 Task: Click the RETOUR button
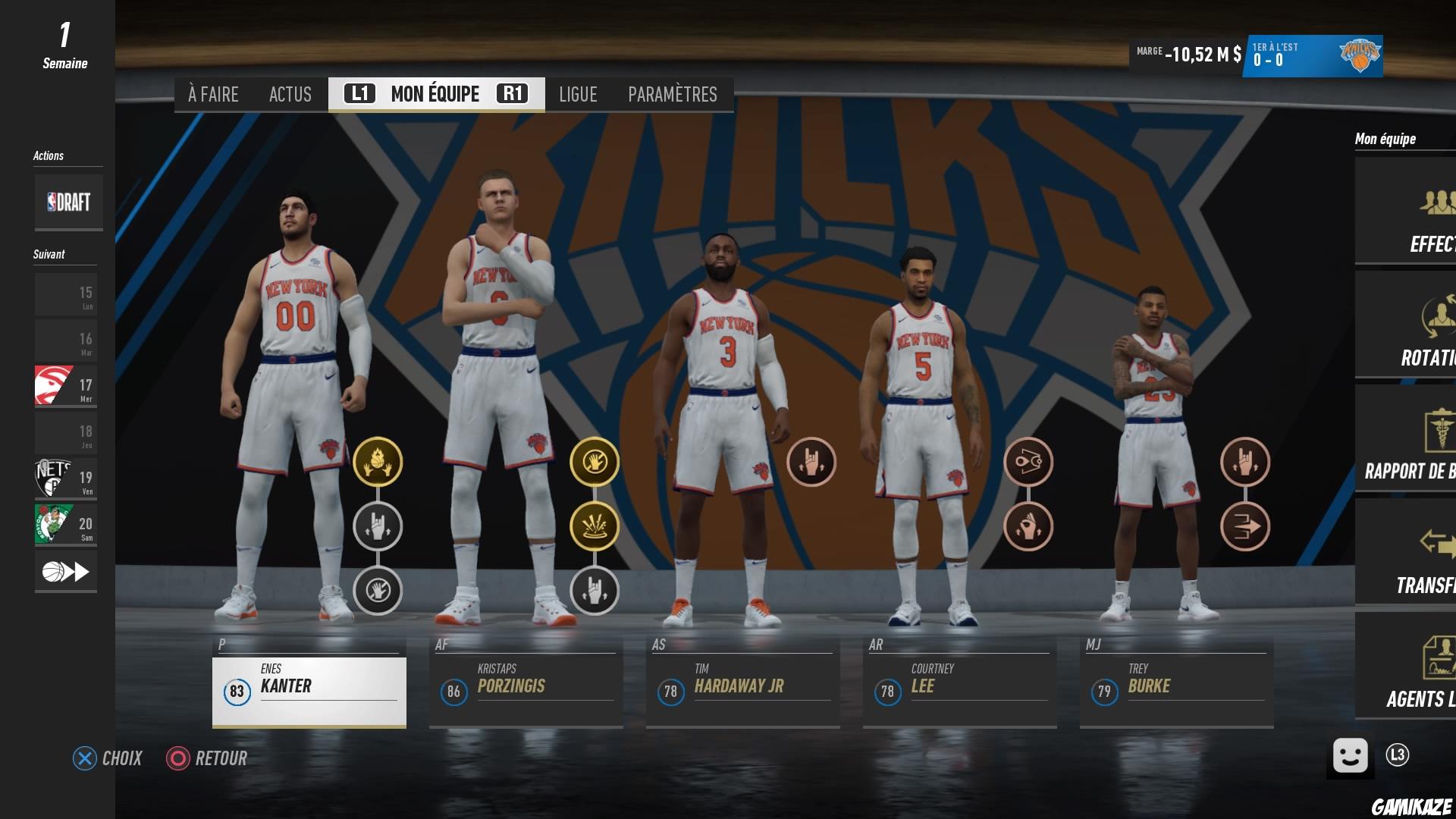click(206, 758)
